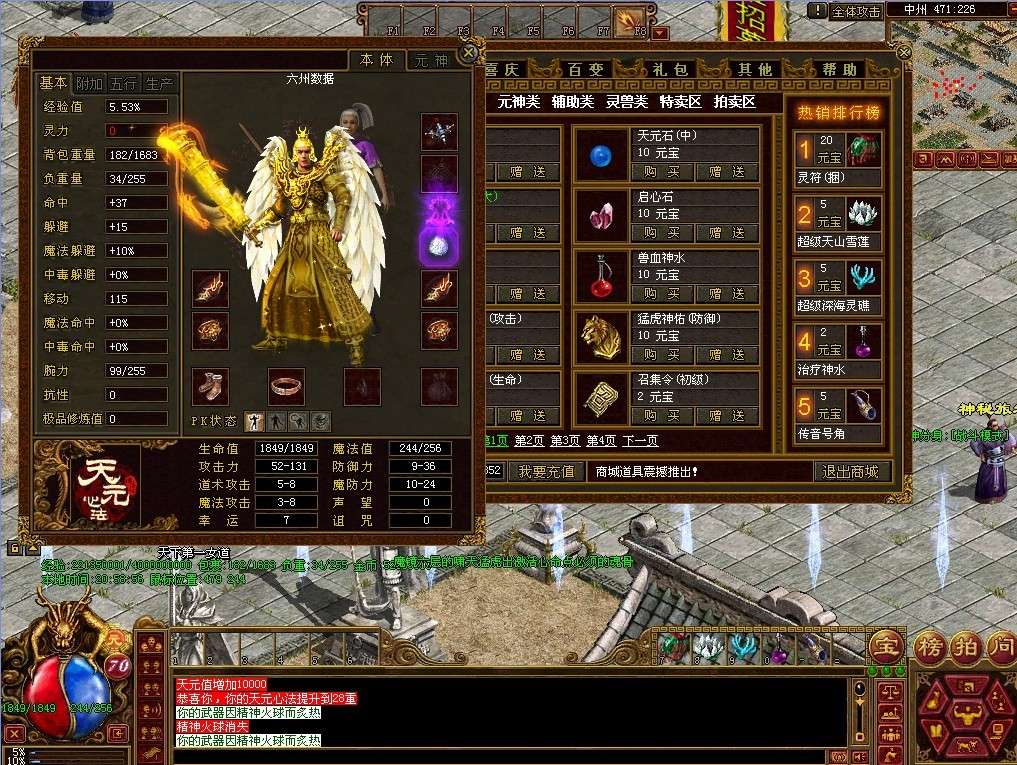Open the minimap
1017x765 pixels.
(962, 70)
